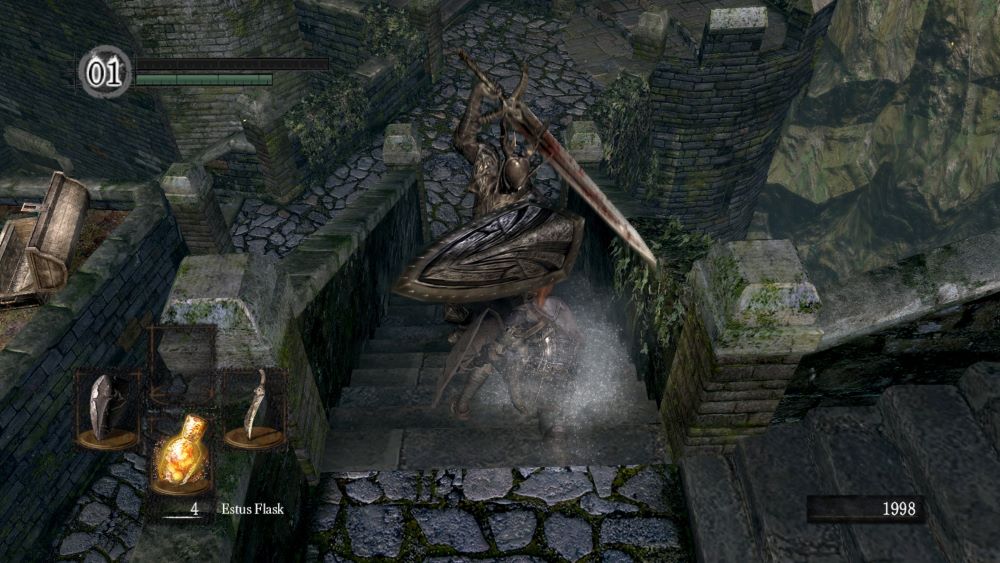Select the Estus Flask item slot
The height and width of the screenshot is (563, 1000).
[x=180, y=457]
